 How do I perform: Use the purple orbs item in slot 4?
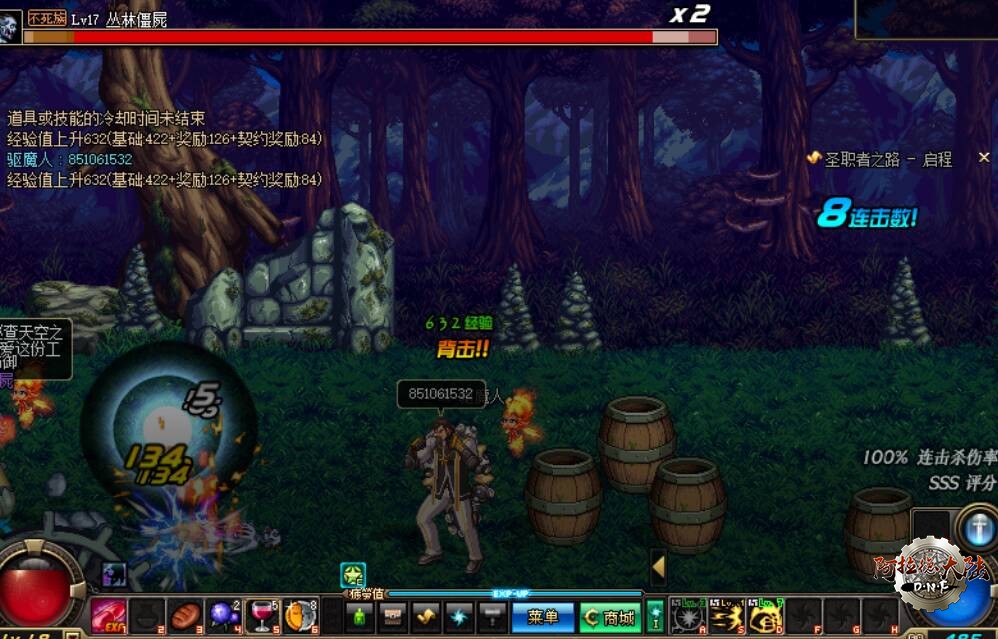[223, 615]
